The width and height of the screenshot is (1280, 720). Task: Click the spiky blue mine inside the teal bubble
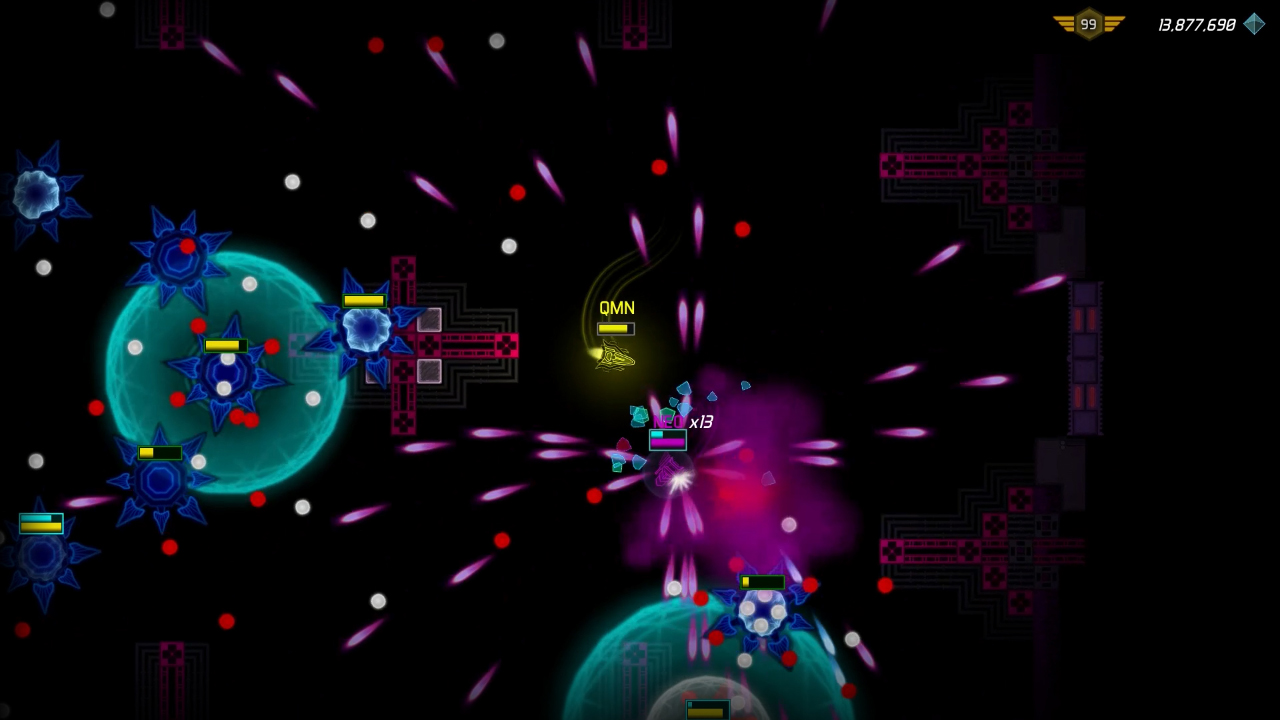point(224,378)
